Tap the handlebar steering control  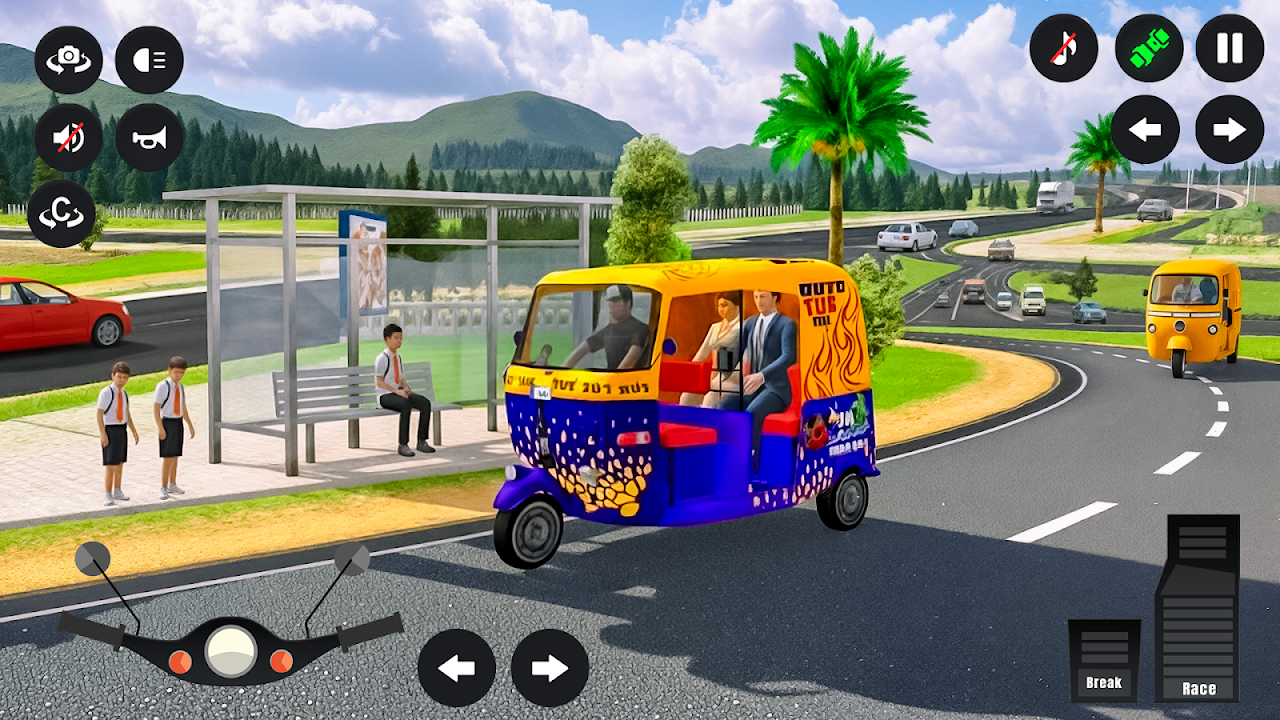[231, 646]
